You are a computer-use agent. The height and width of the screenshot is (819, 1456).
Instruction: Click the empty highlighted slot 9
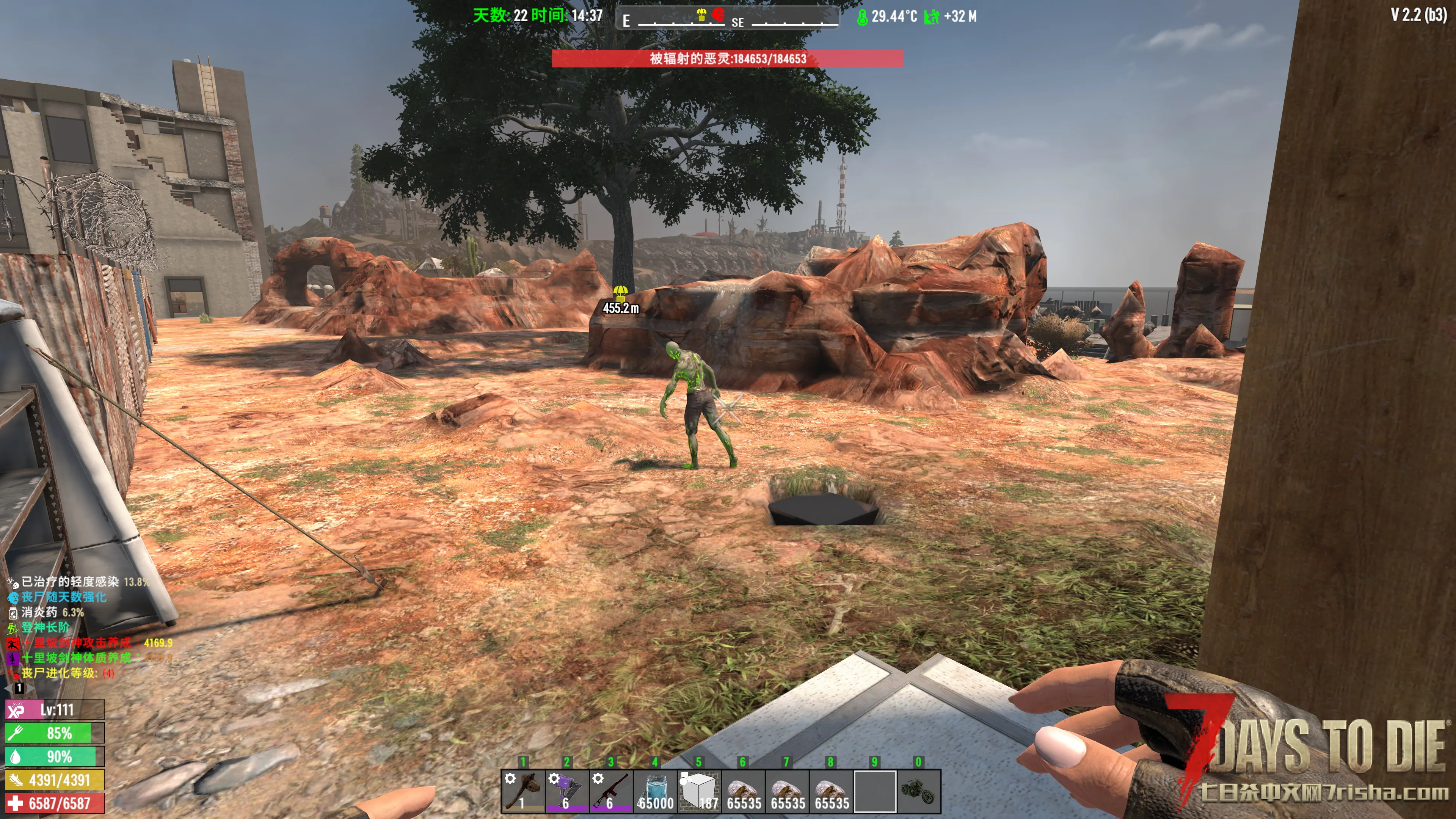tap(874, 791)
